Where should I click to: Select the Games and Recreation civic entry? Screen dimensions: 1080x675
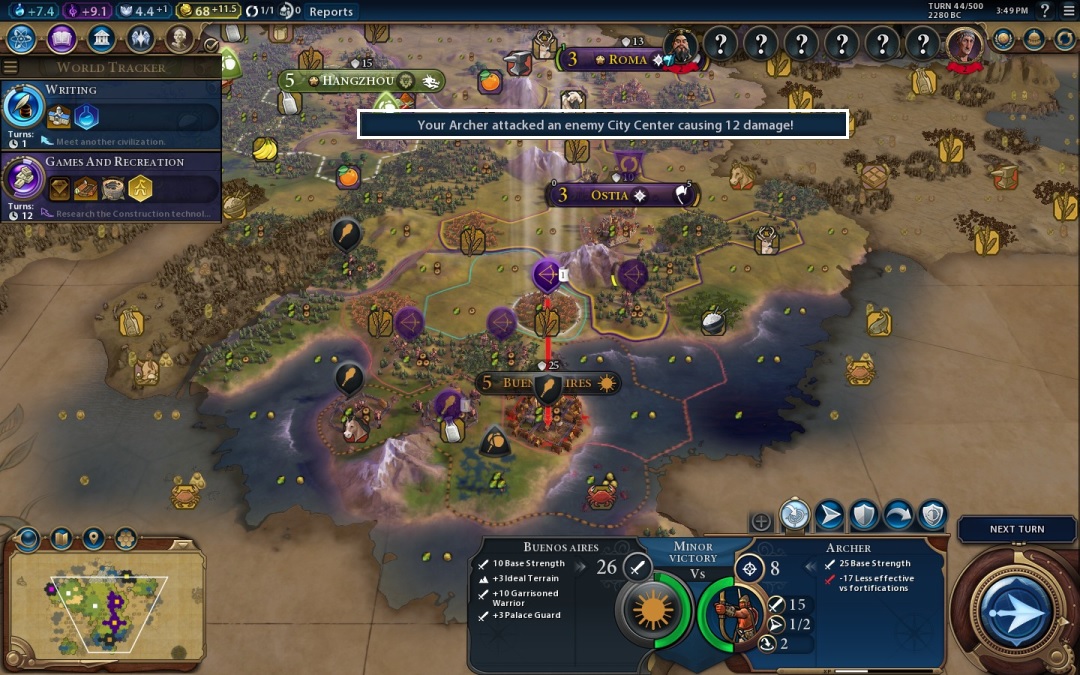click(x=110, y=180)
